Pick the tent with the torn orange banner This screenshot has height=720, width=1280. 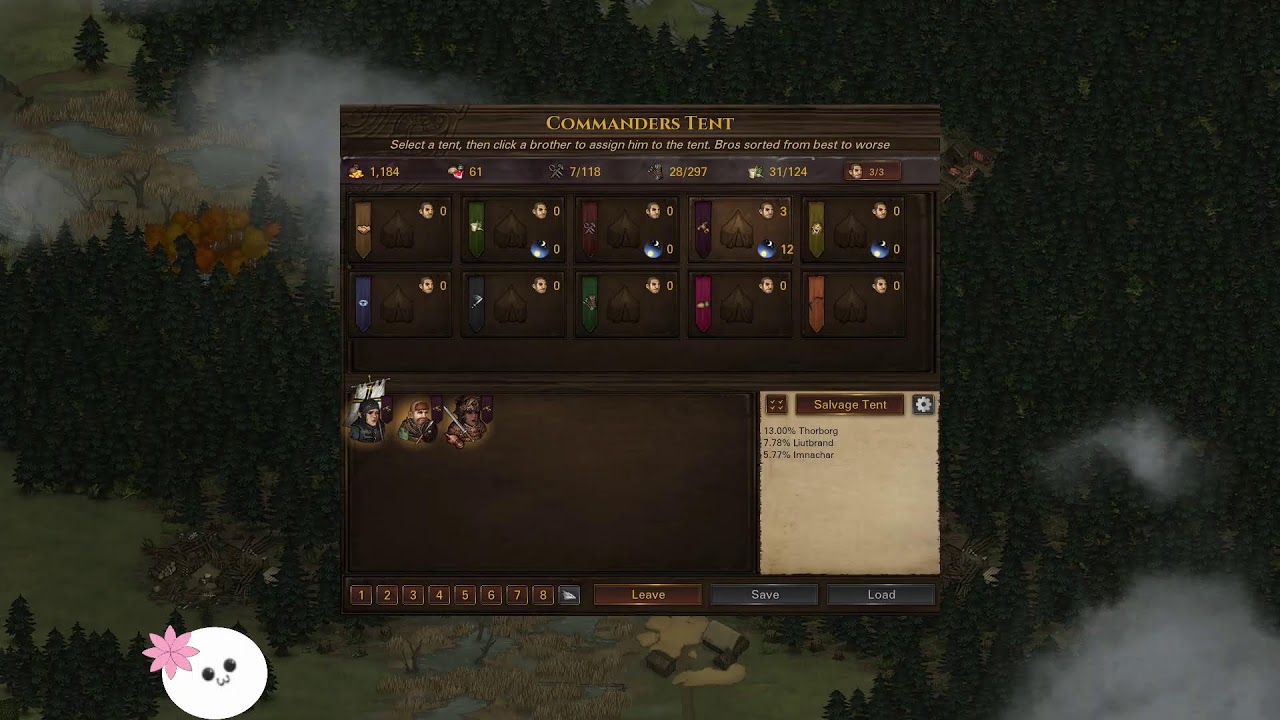coord(851,304)
